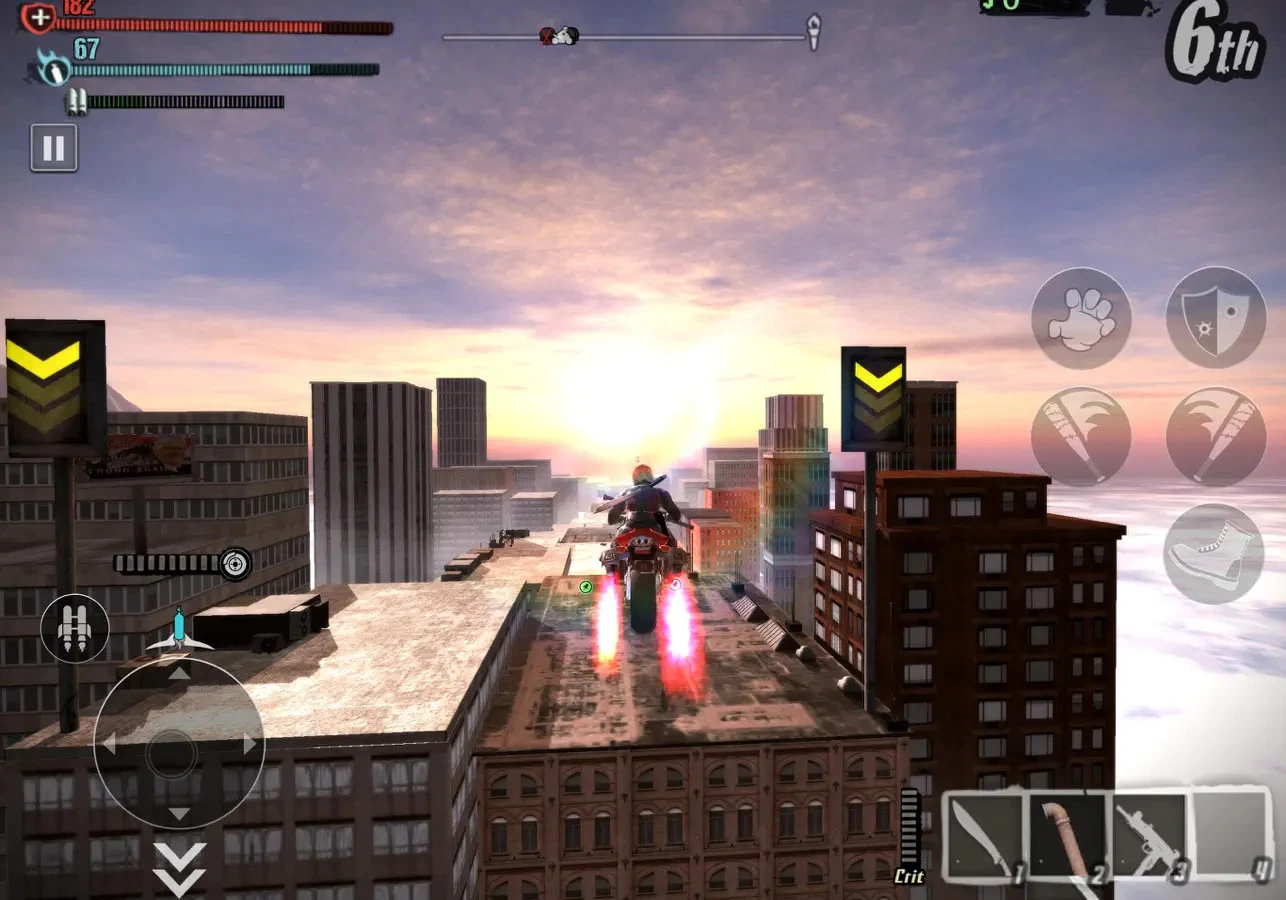Tap the joystick's up arrow
The image size is (1286, 900).
coord(179,674)
